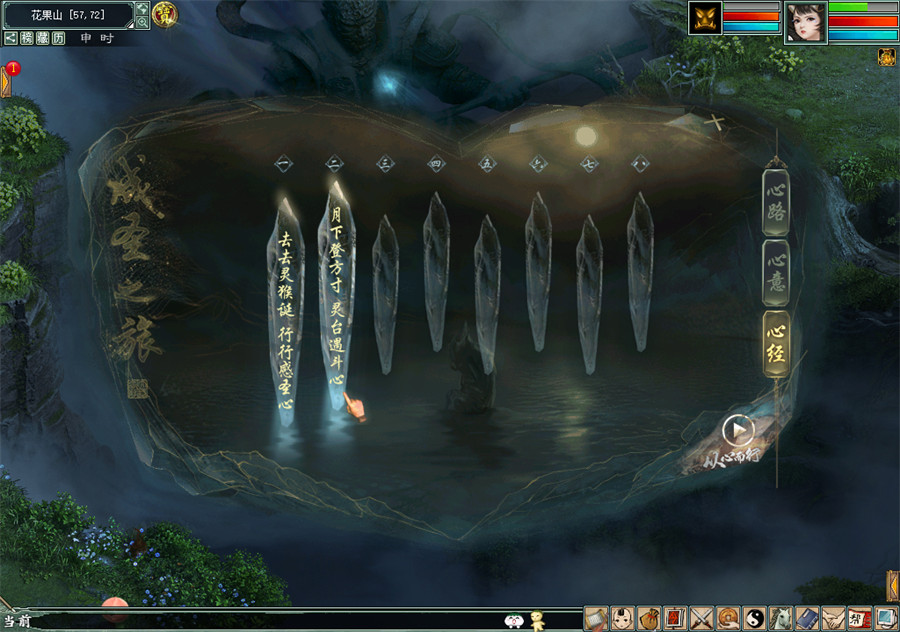Screen dimensions: 900x632
Task: Open the crossed swords toolbar icon
Action: click(701, 619)
